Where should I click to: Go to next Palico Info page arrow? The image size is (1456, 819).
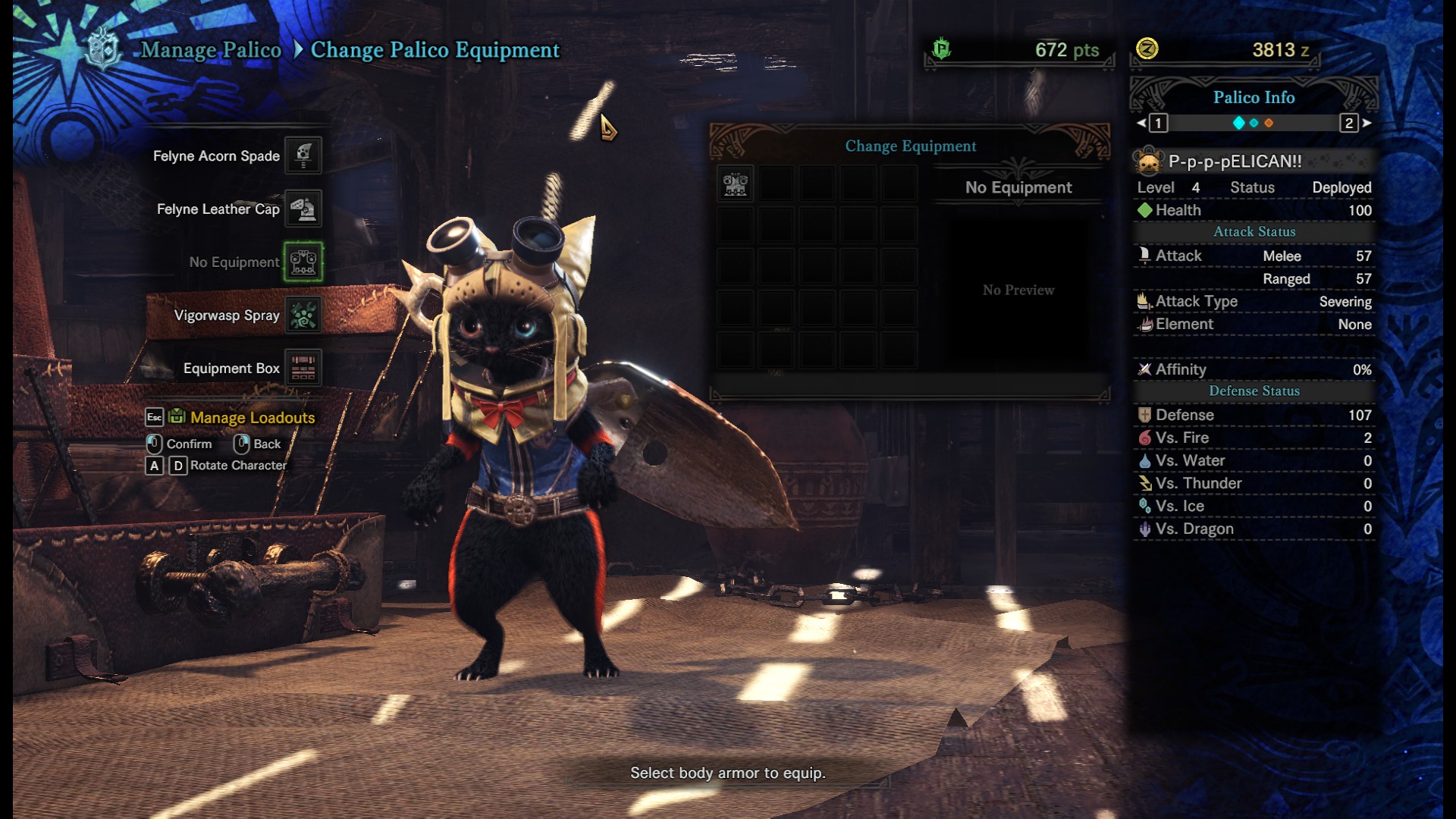(x=1367, y=123)
